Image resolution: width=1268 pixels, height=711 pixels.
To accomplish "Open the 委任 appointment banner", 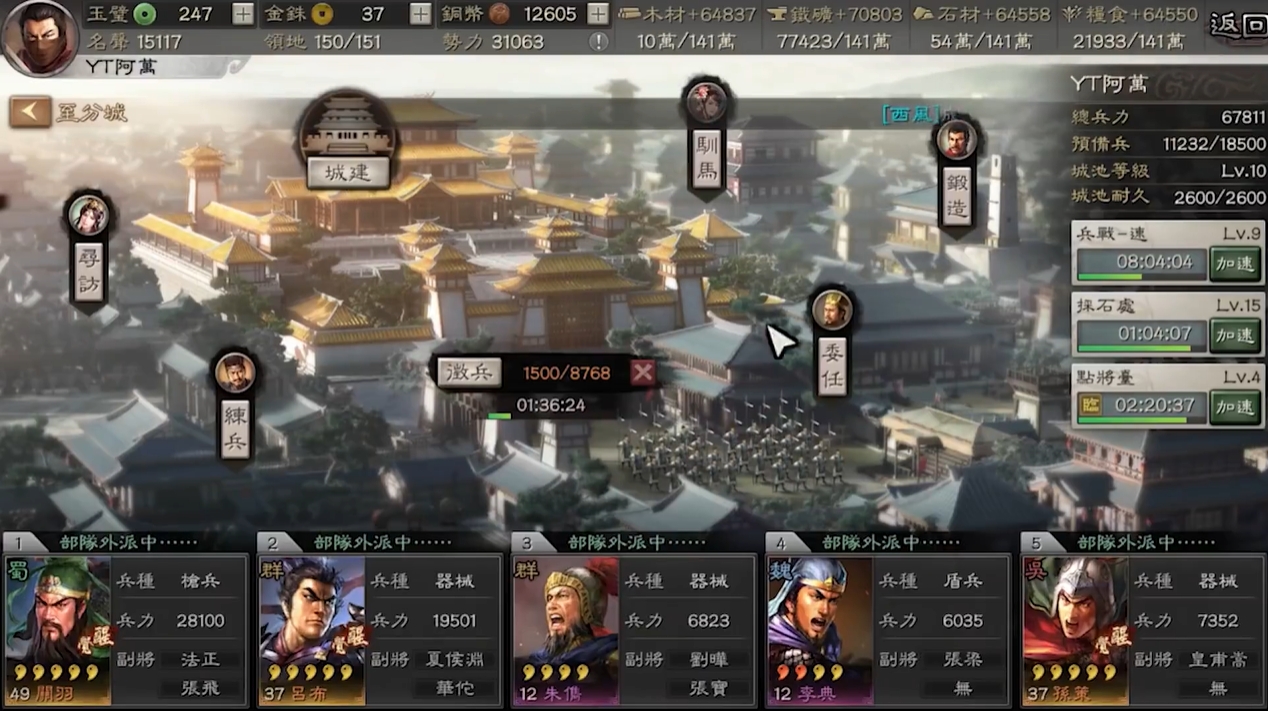I will point(831,365).
